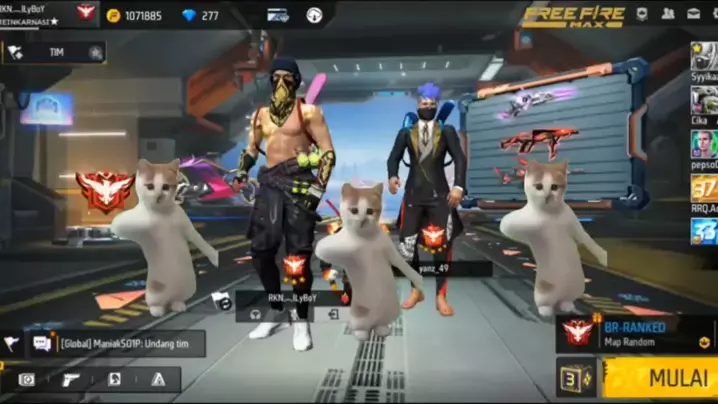
Task: Open the player profile rank badge
Action: click(x=86, y=13)
